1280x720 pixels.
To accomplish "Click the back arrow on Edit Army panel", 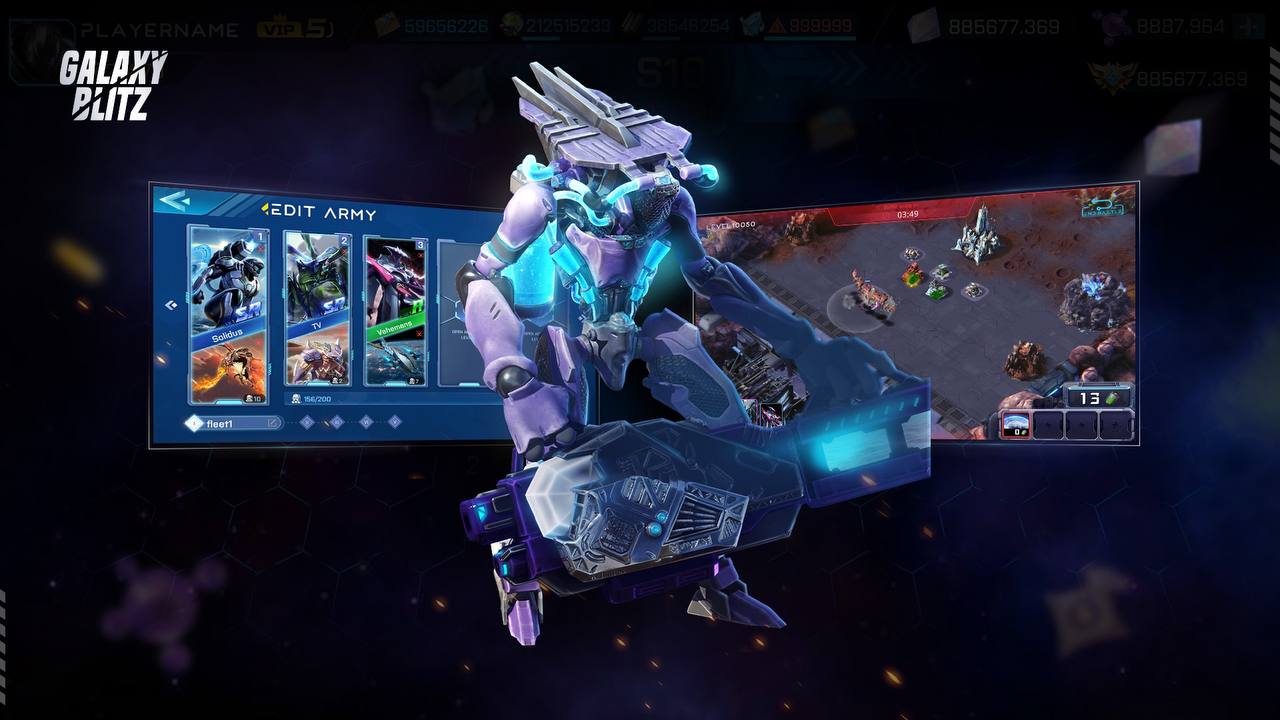I will point(175,201).
